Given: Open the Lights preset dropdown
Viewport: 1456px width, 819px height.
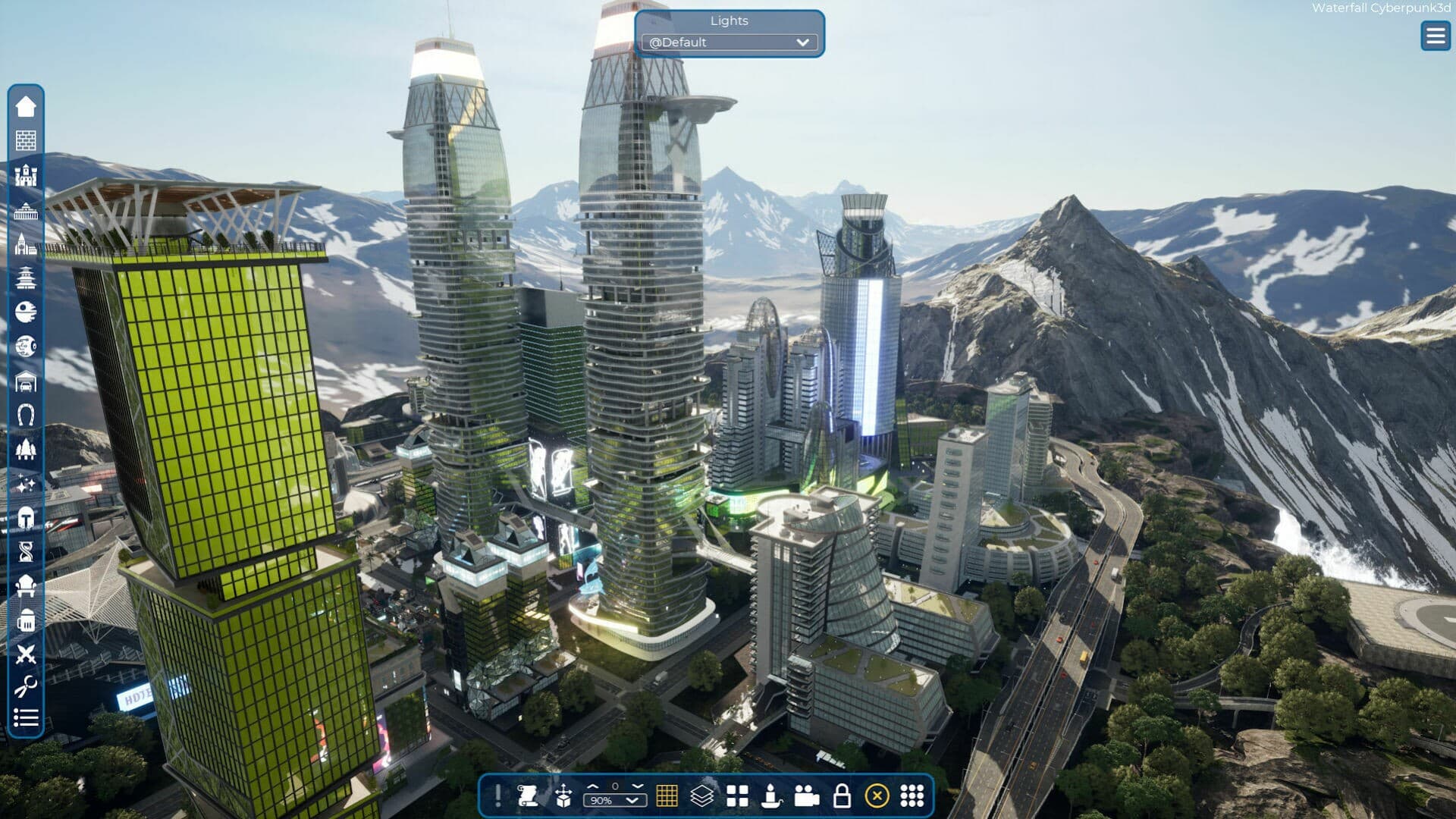Looking at the screenshot, I should point(729,42).
